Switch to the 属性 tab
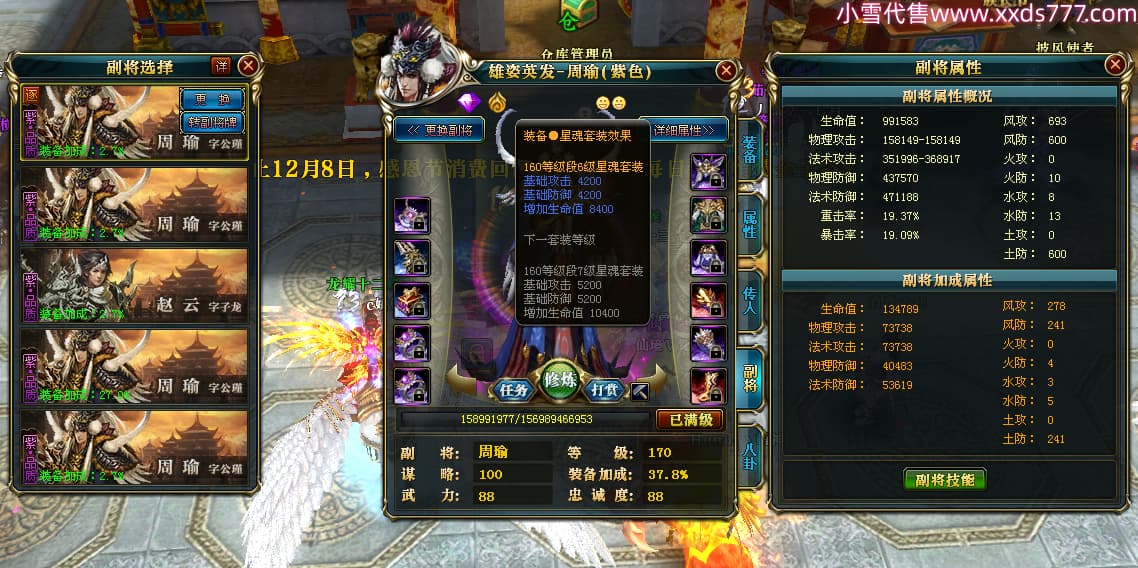The image size is (1138, 568). coord(749,224)
